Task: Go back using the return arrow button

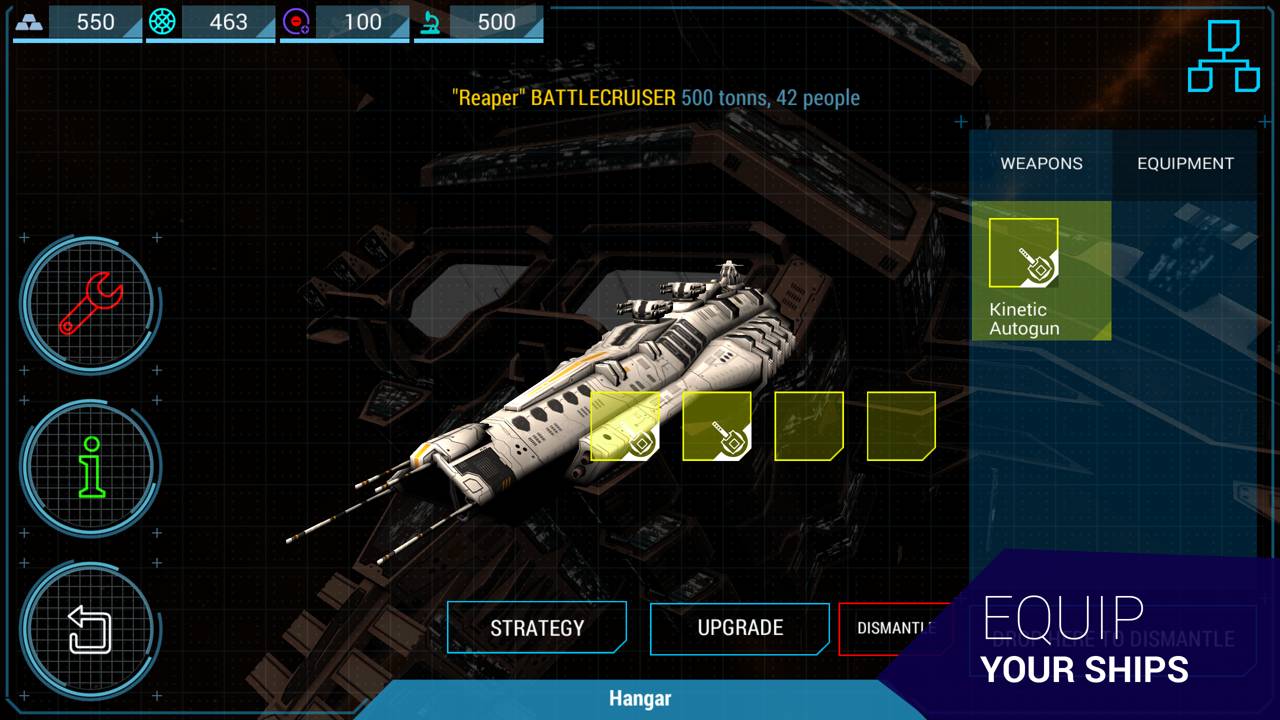Action: pyautogui.click(x=90, y=630)
